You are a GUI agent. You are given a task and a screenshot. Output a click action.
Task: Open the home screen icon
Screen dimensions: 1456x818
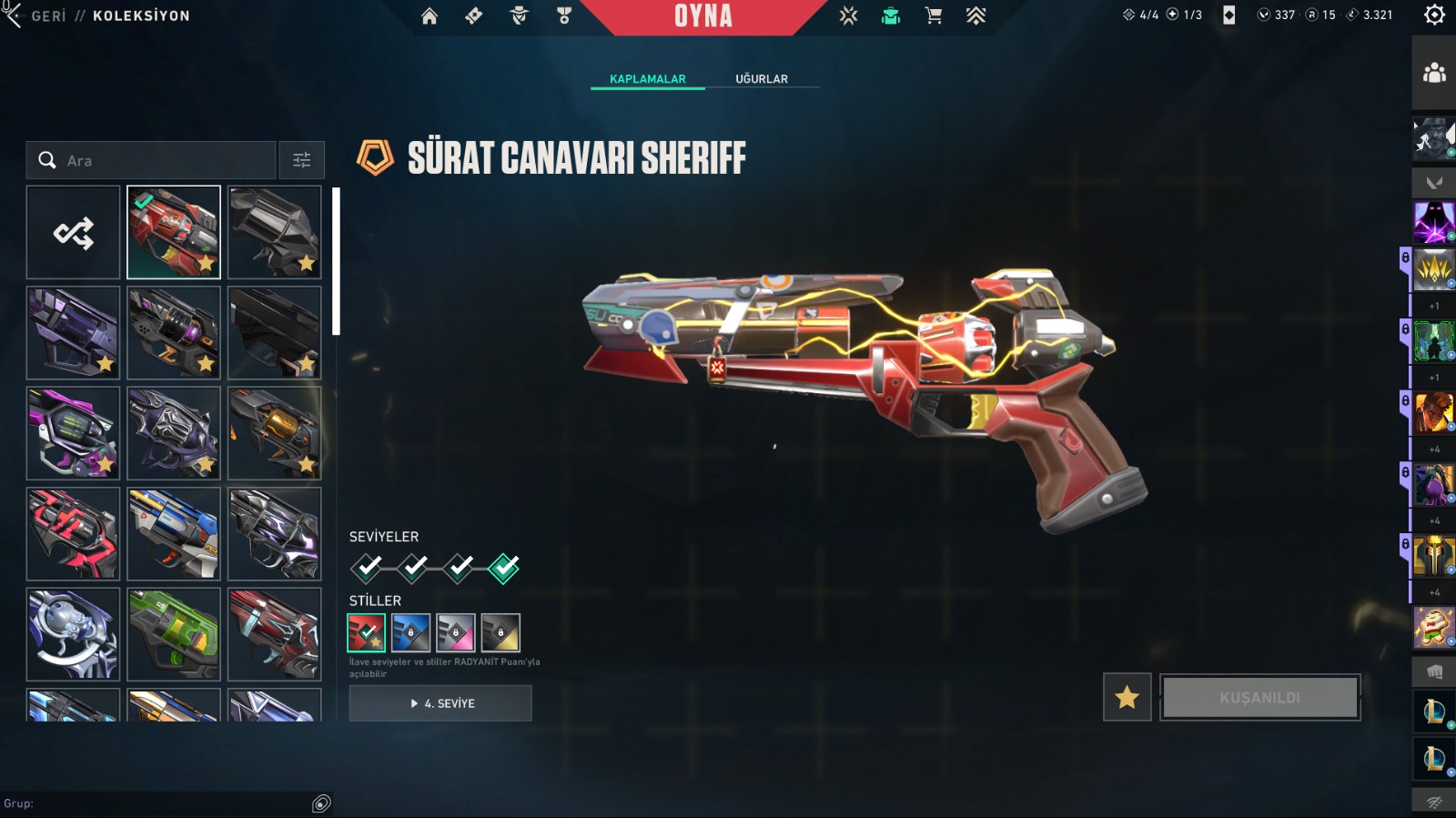coord(430,15)
